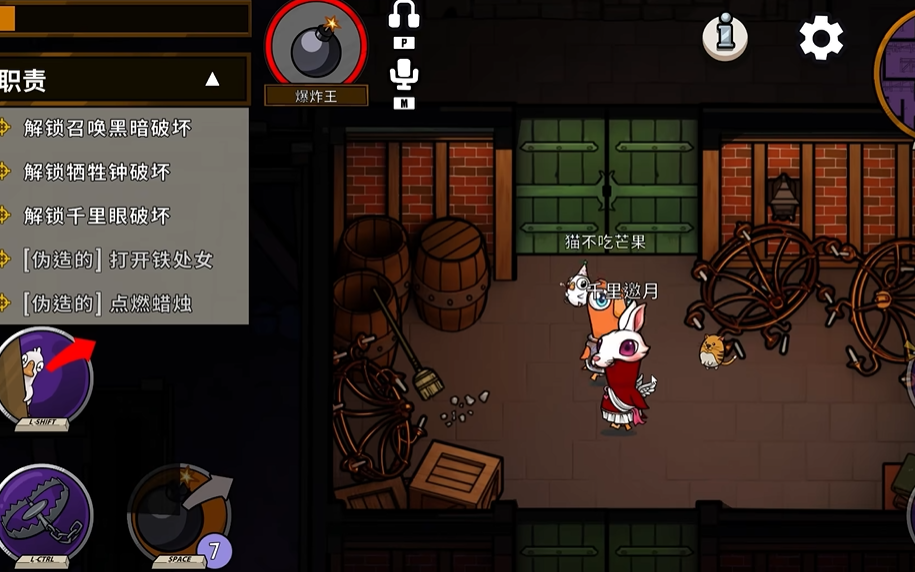The image size is (915, 572).
Task: Select the 解锁牺牲钟破坏 task
Action: [97, 172]
